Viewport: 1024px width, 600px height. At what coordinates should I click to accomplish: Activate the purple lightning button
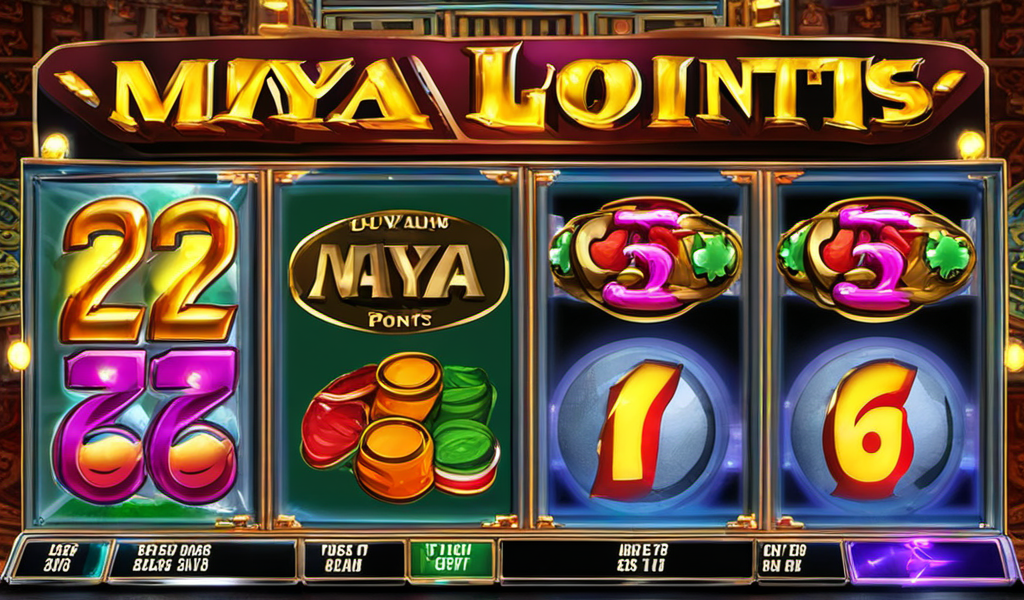[926, 560]
